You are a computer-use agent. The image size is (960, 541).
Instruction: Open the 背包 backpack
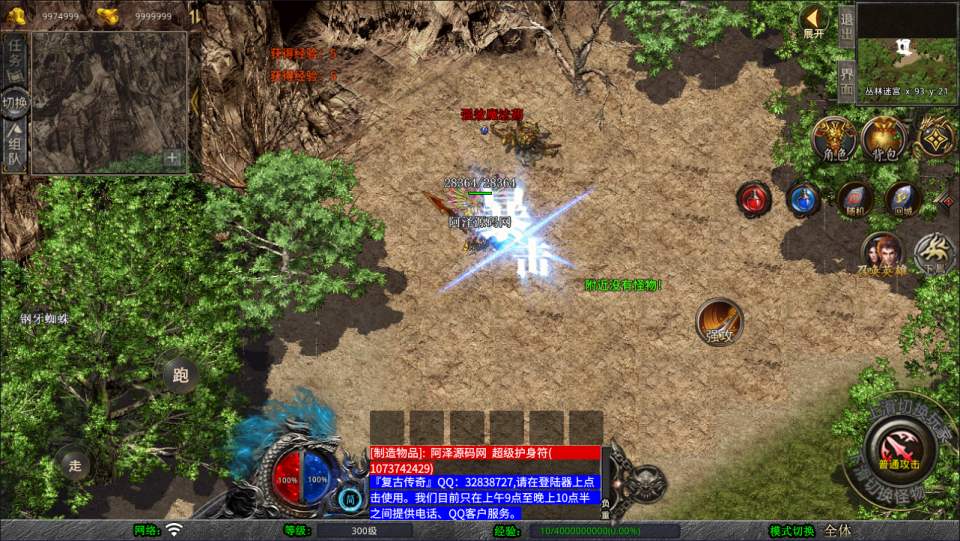[883, 138]
